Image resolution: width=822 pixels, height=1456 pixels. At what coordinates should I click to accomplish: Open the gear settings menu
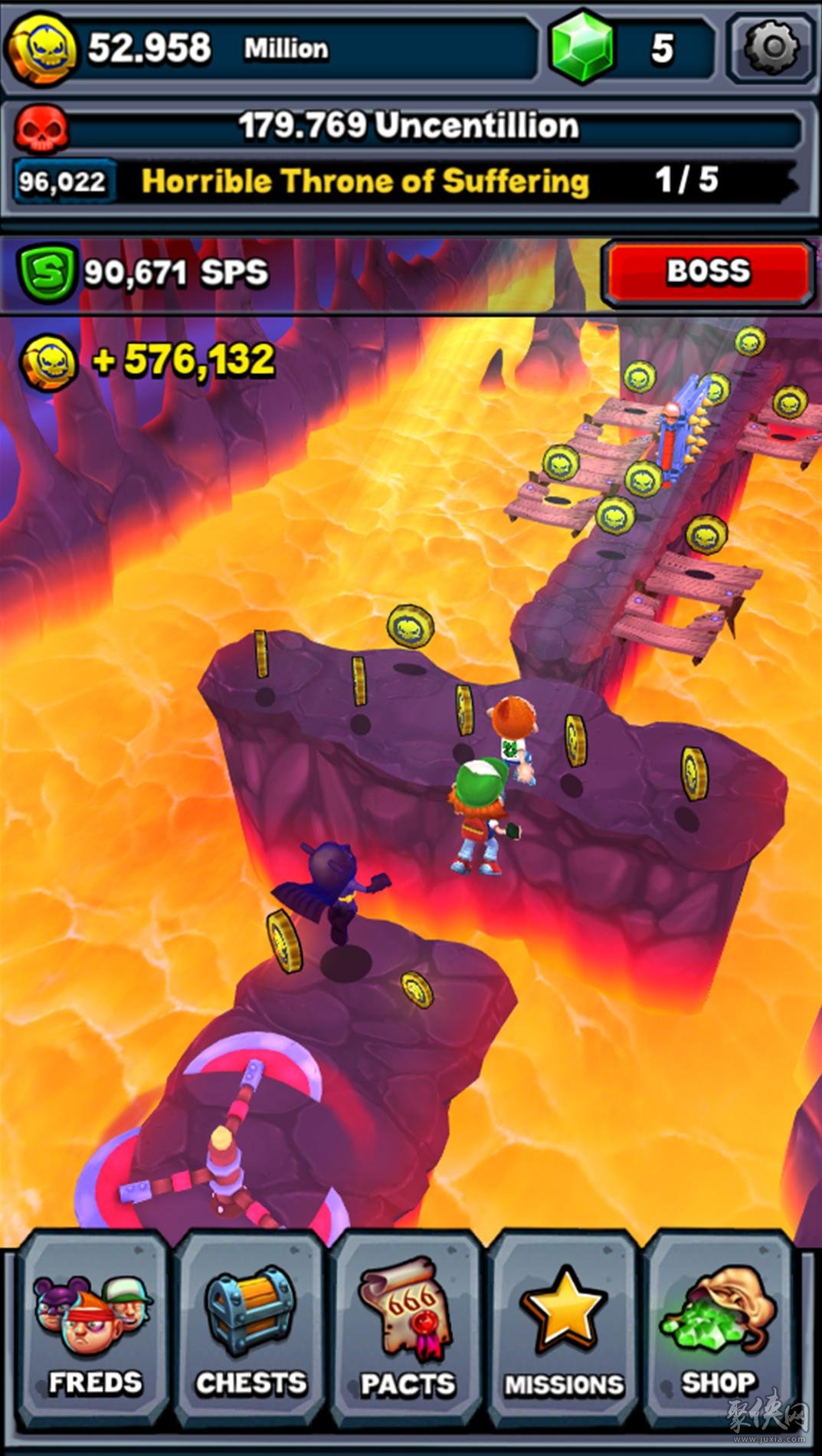[x=771, y=48]
